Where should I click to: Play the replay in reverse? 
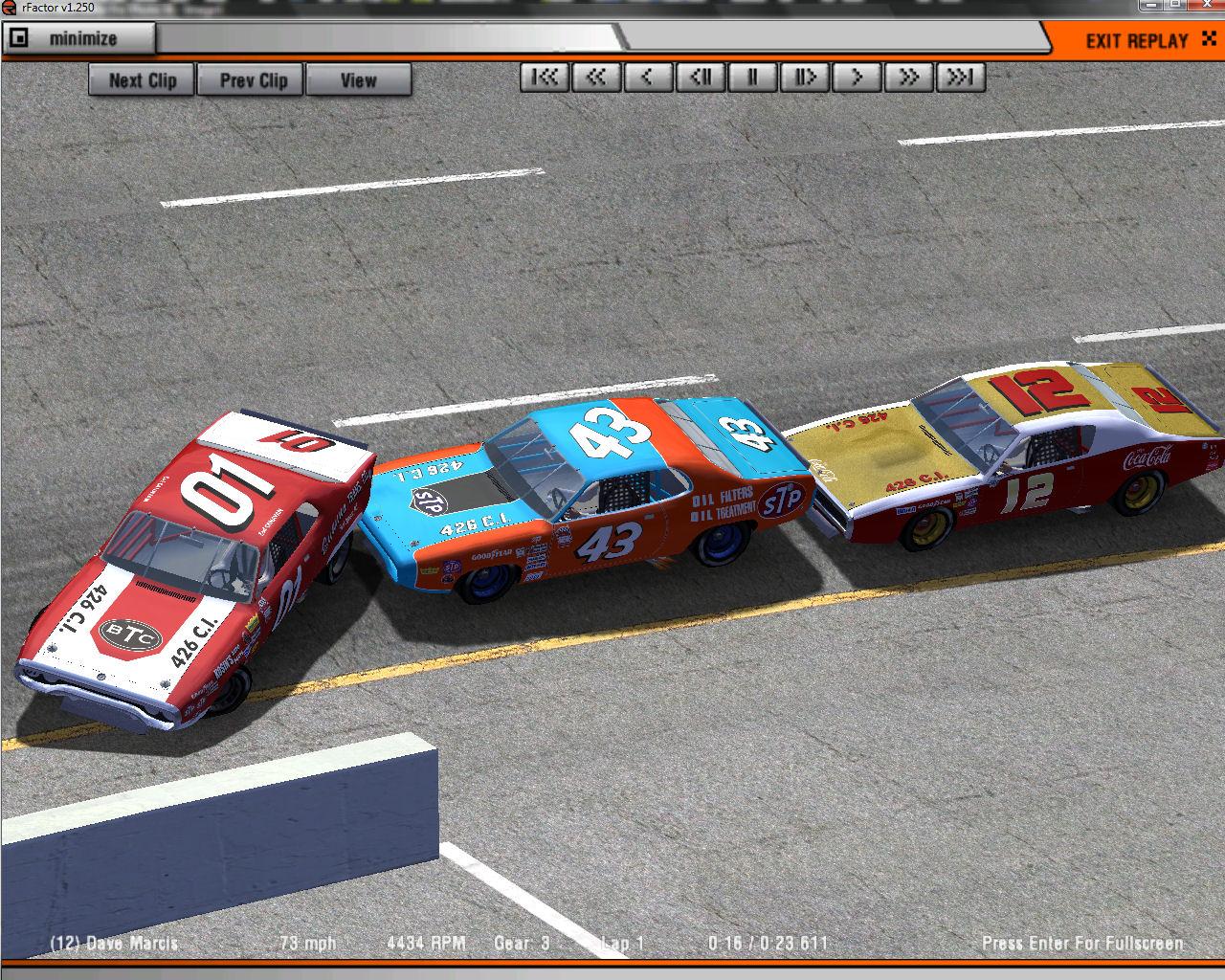click(x=648, y=78)
